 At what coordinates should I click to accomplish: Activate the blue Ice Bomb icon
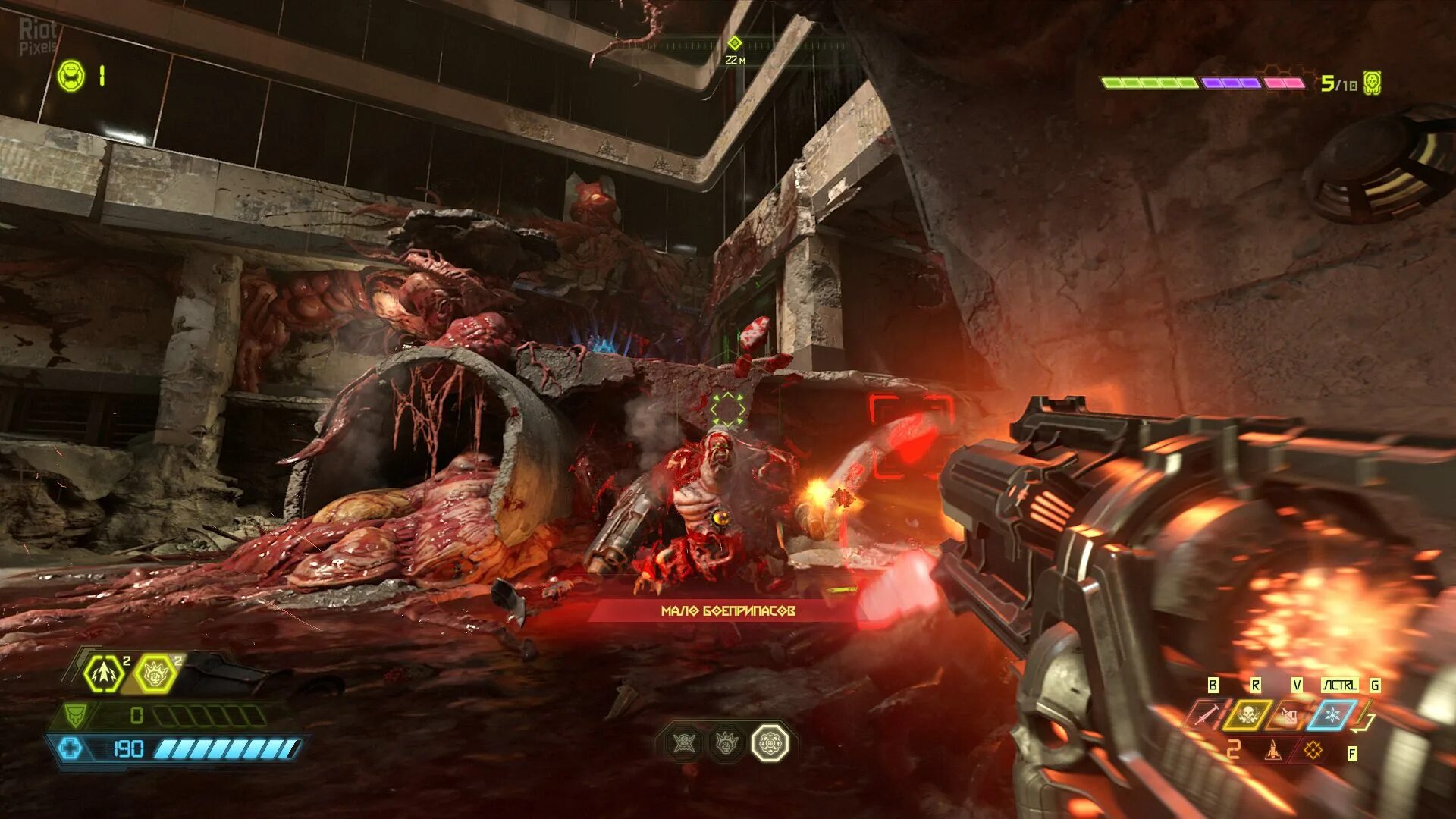coord(1332,714)
